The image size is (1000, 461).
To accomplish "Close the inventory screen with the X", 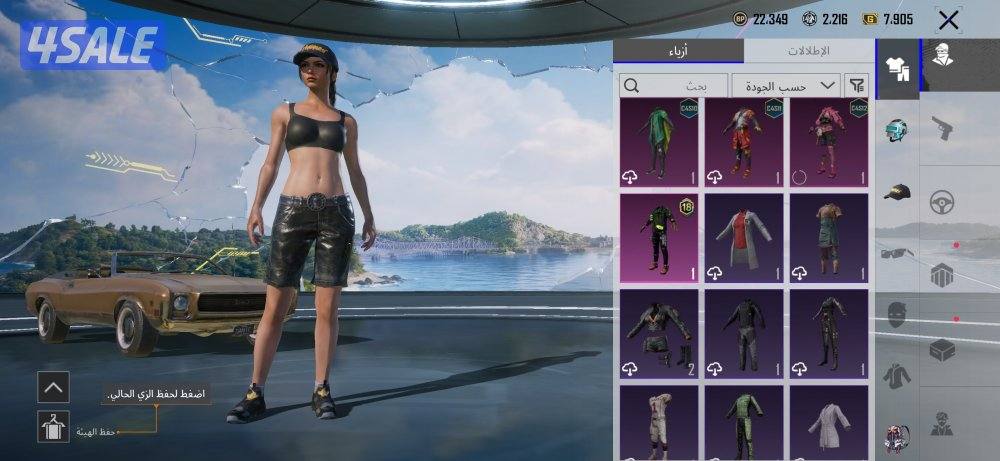I will pos(948,20).
